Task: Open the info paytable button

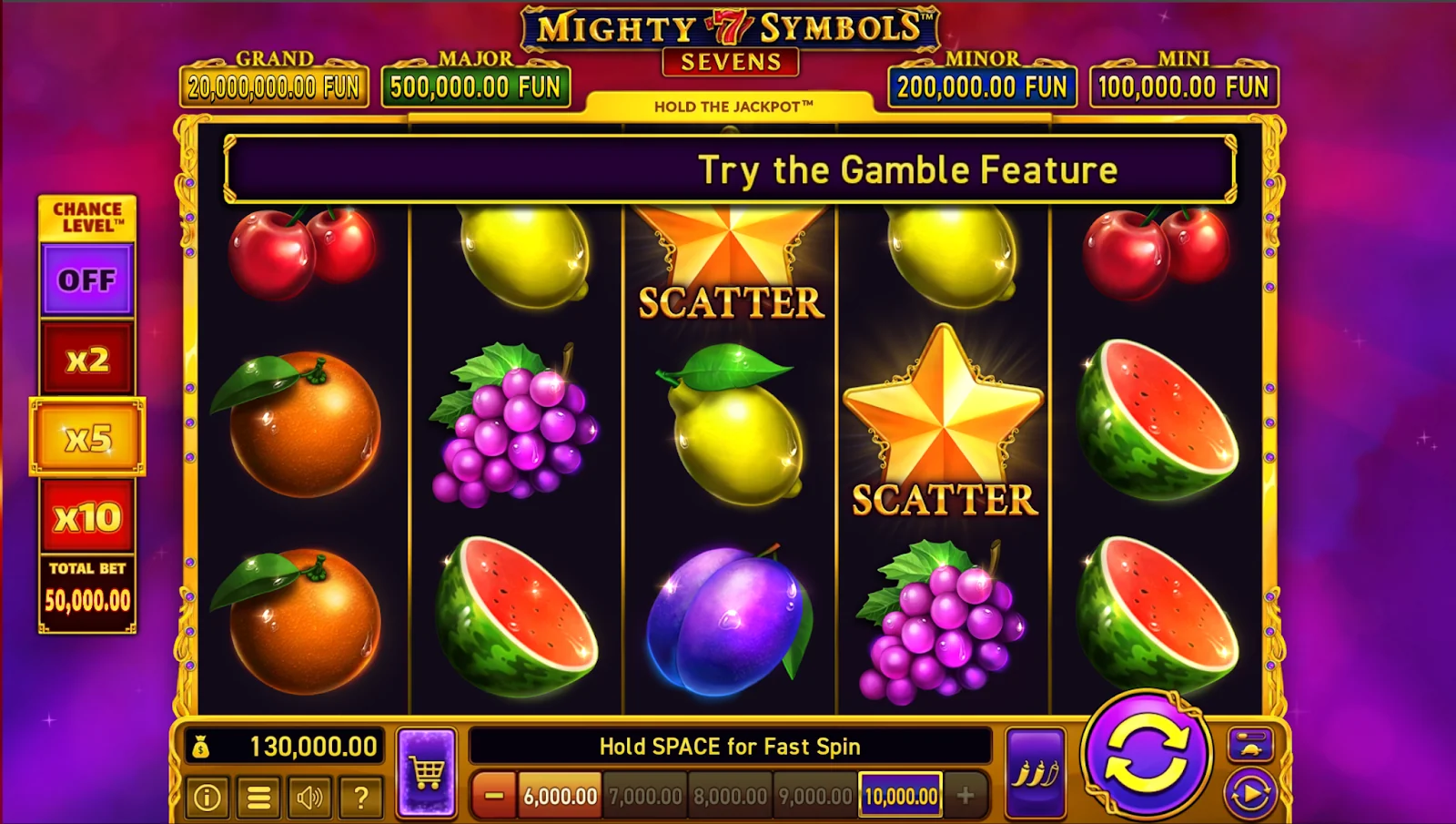Action: pos(207,798)
